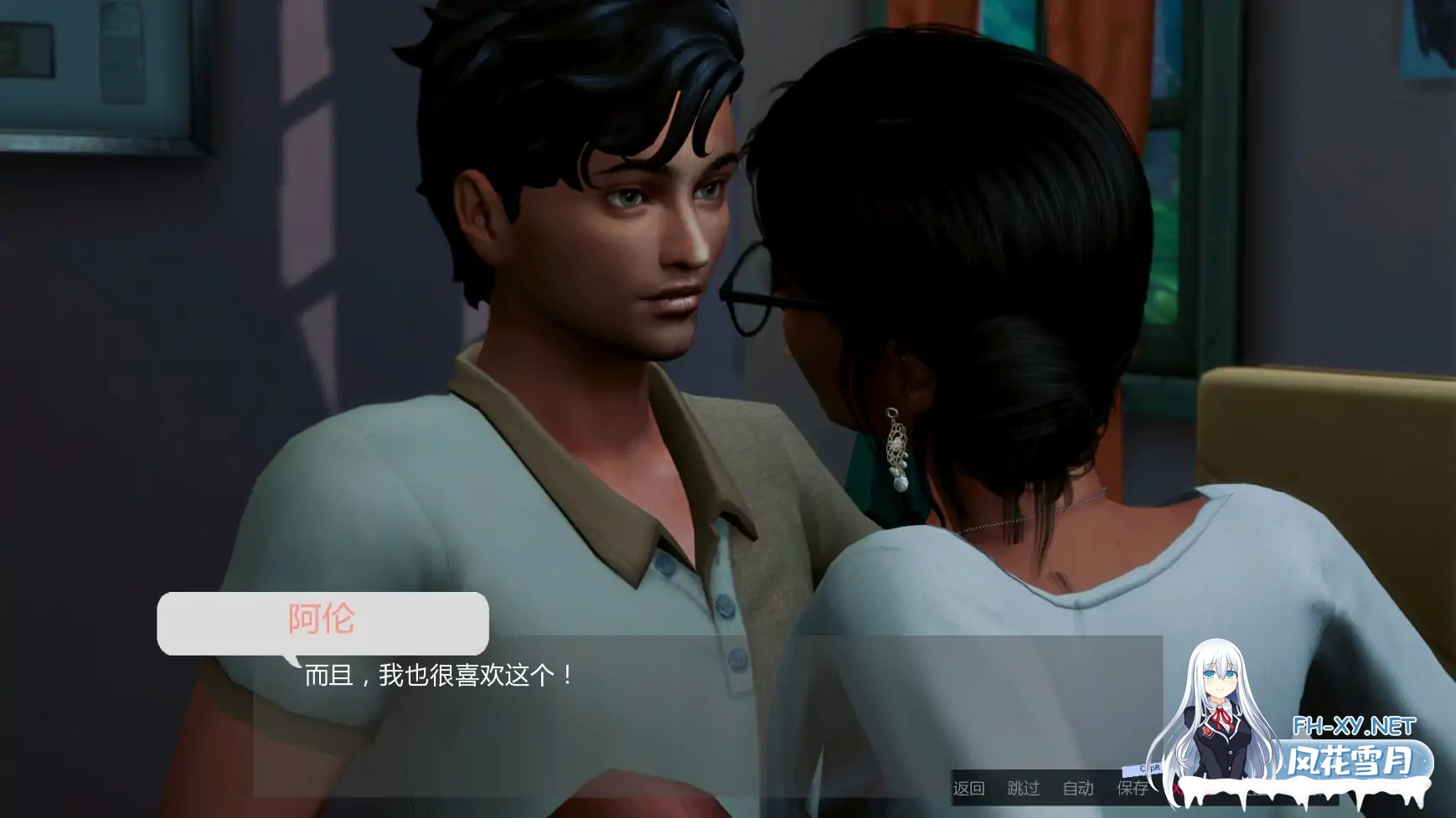1456x818 pixels.
Task: Disable auto mode by clicking 自动
Action: point(1080,787)
